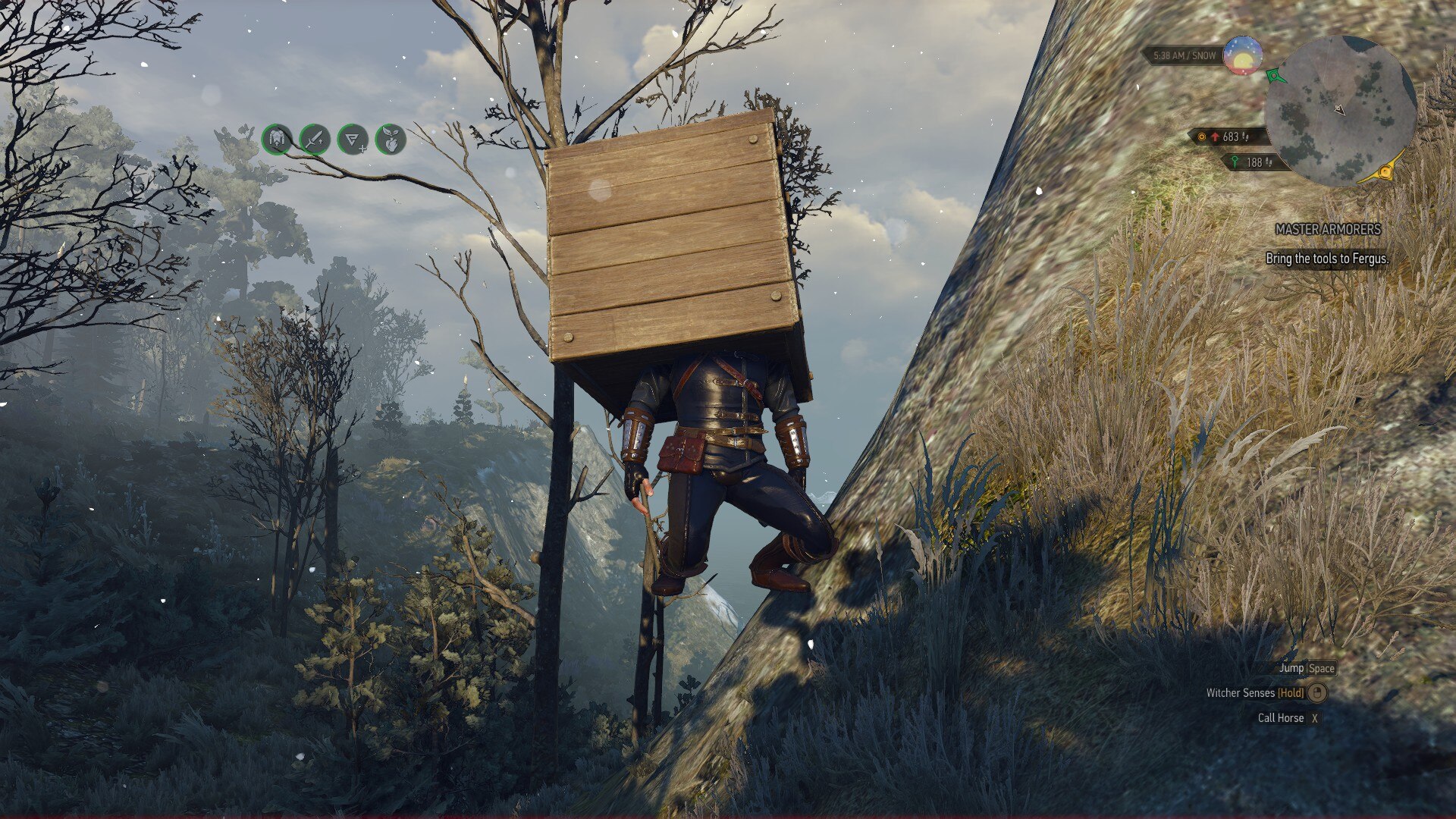Check the heart and leaves buff icon

(391, 140)
